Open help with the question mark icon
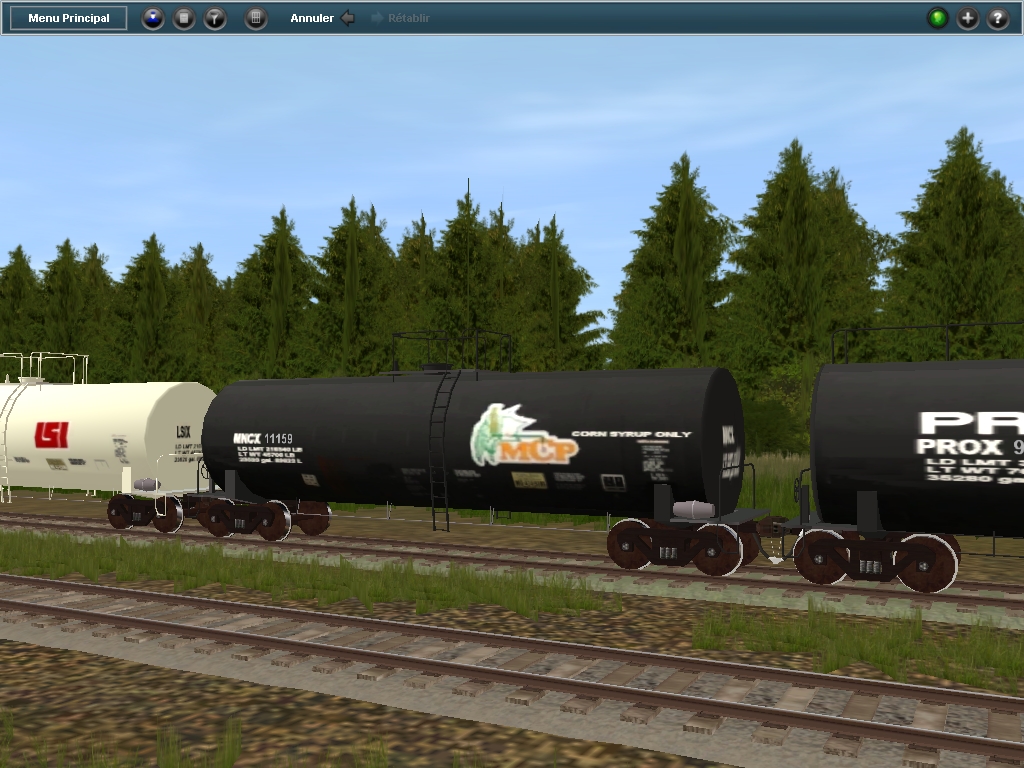Screen dimensions: 1024x768 coord(998,18)
